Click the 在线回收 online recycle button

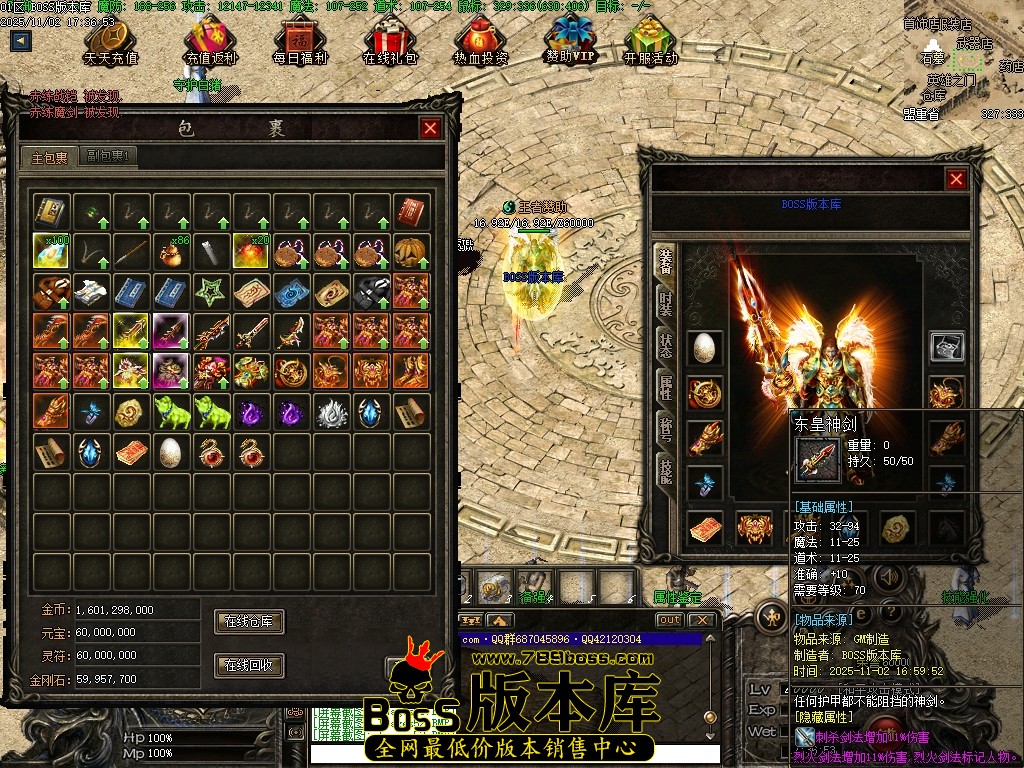tap(249, 665)
